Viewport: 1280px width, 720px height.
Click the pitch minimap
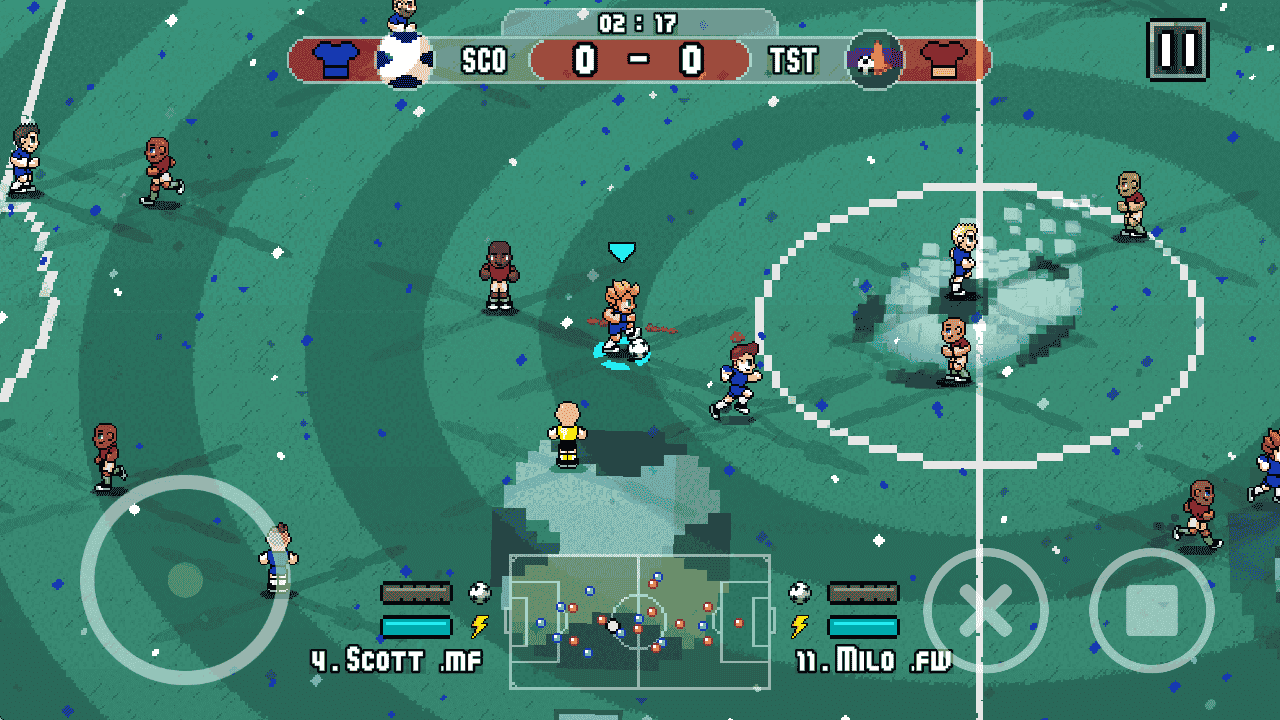pos(639,621)
